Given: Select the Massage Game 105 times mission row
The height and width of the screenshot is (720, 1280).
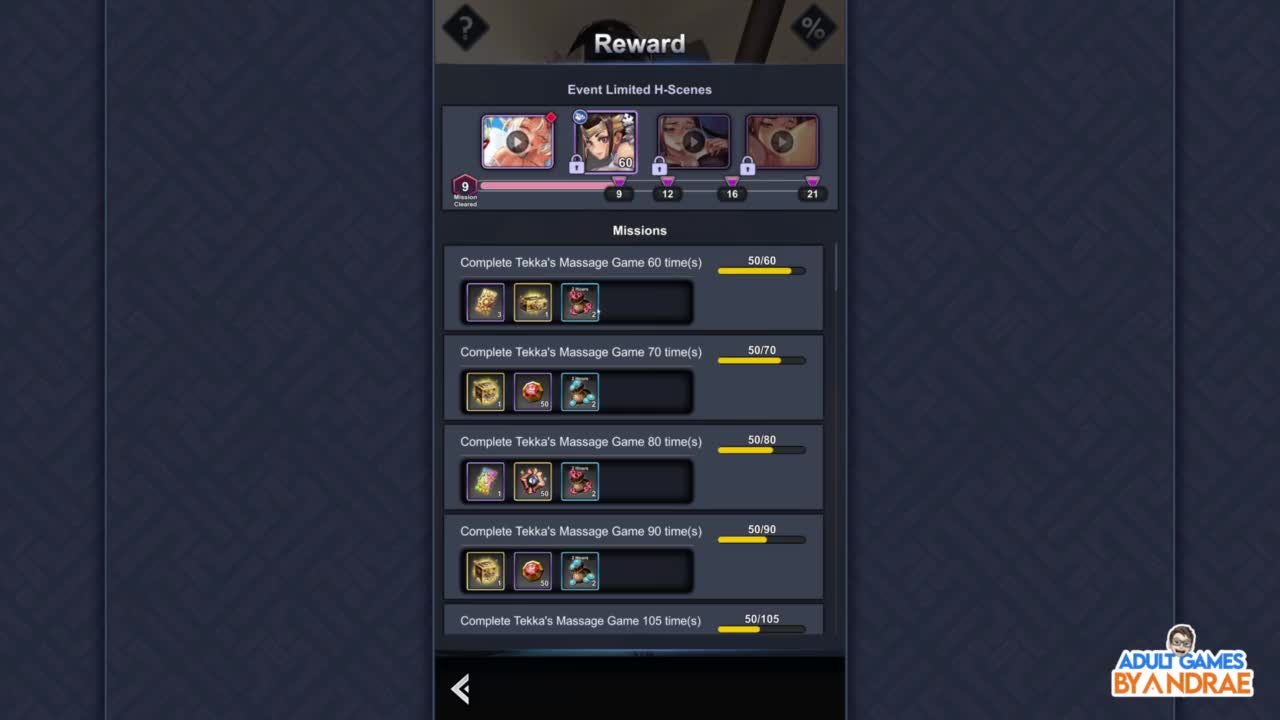Looking at the screenshot, I should pyautogui.click(x=633, y=621).
